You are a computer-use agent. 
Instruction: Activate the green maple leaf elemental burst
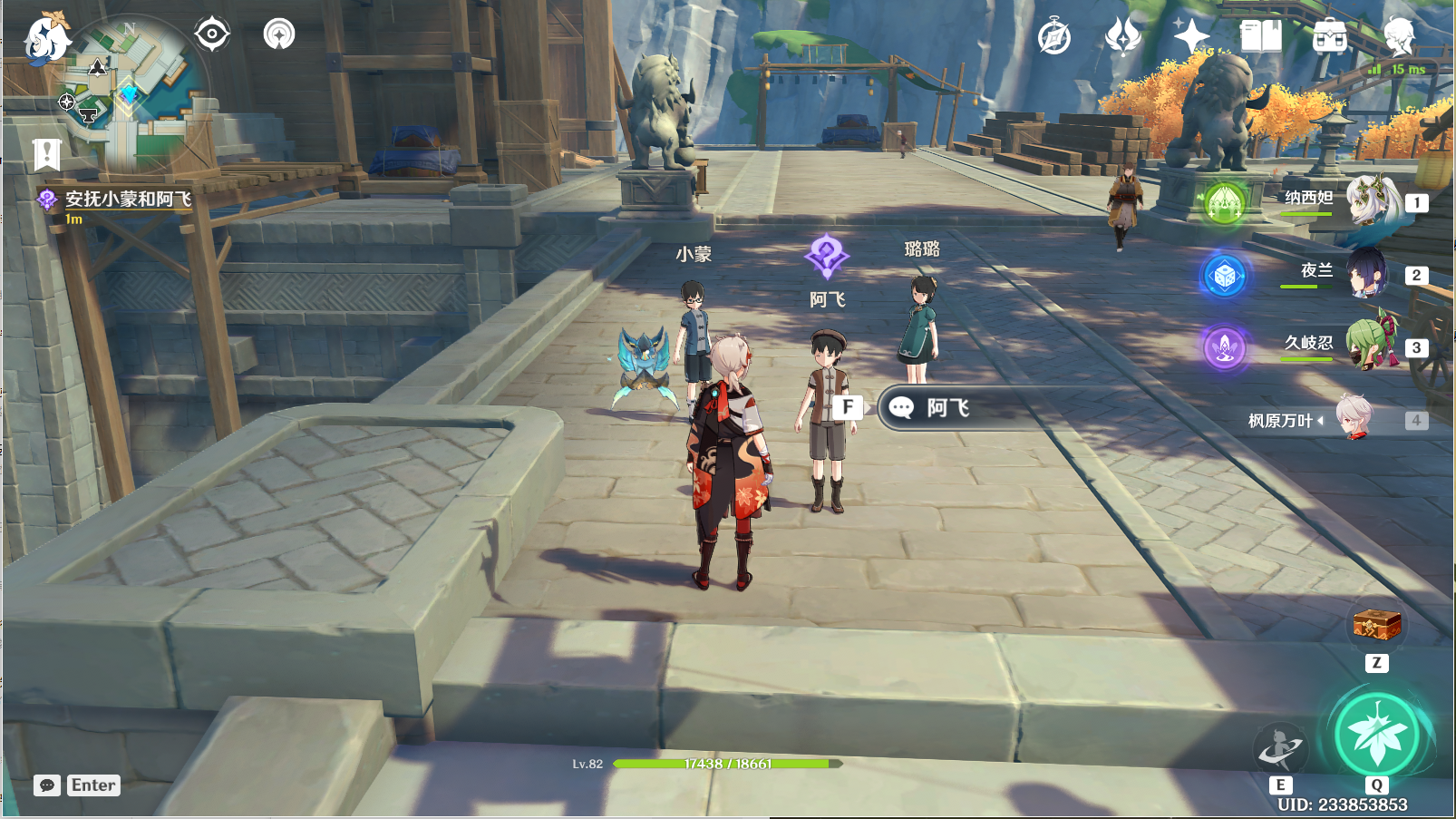(1376, 735)
